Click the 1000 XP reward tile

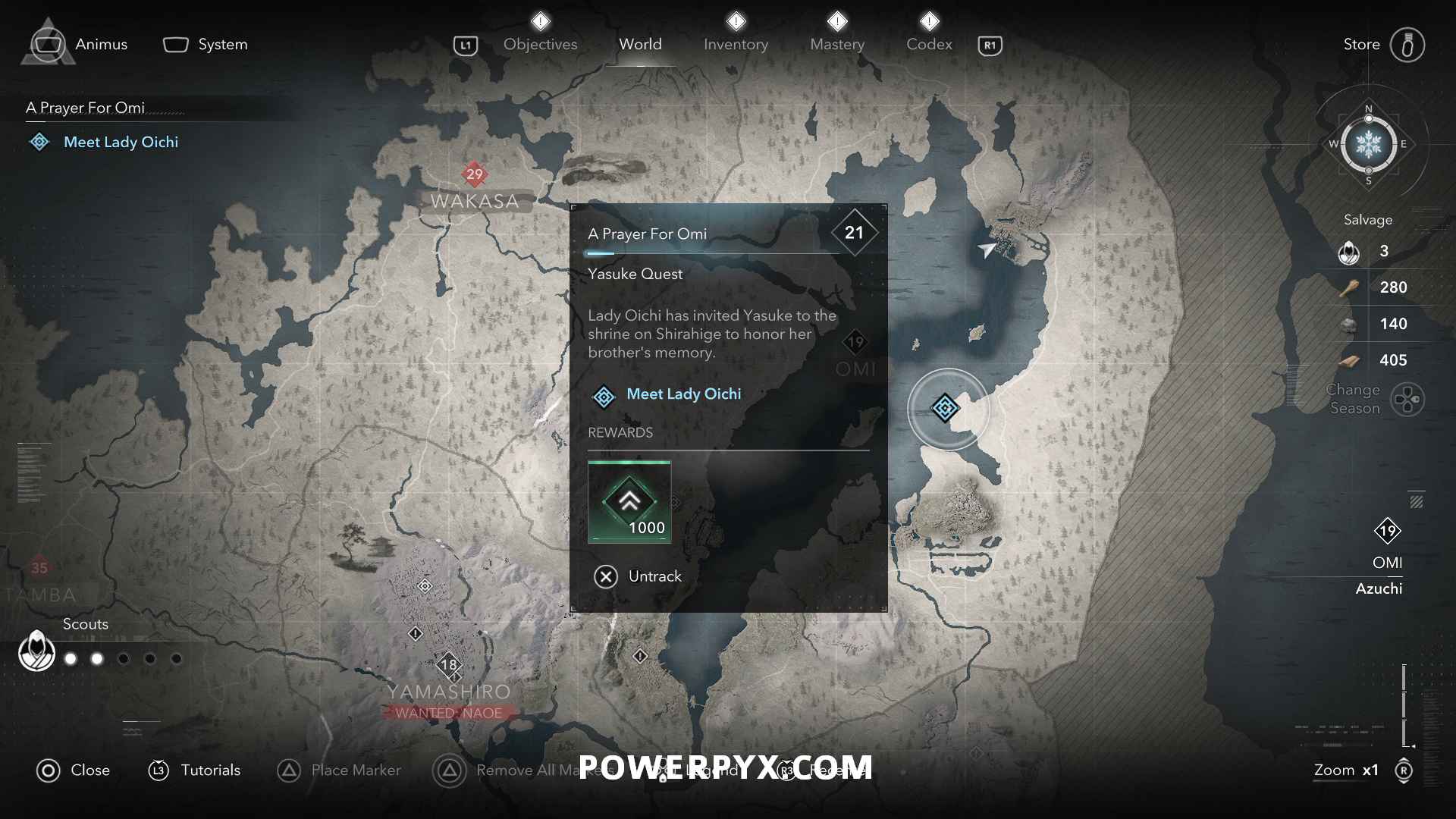(629, 501)
